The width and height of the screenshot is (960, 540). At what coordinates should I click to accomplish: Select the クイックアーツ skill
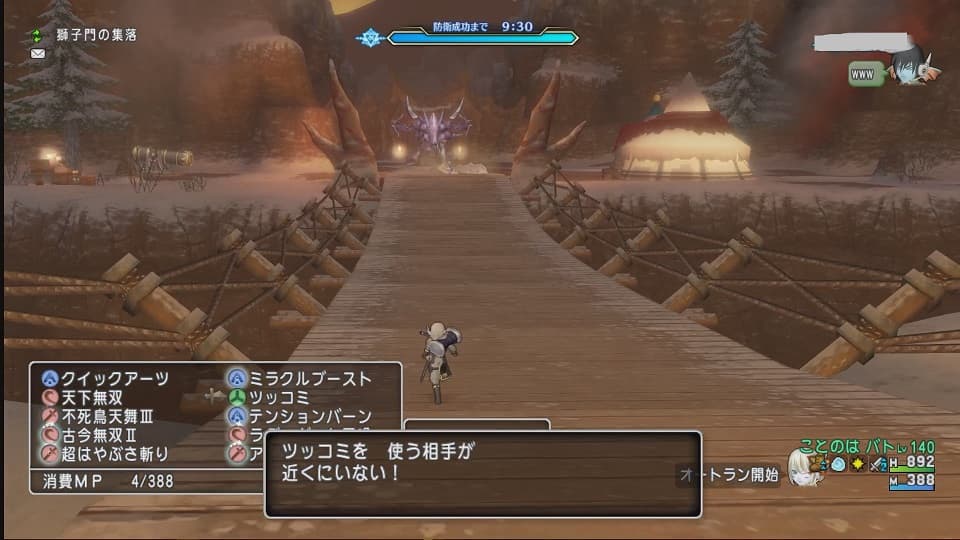point(113,379)
